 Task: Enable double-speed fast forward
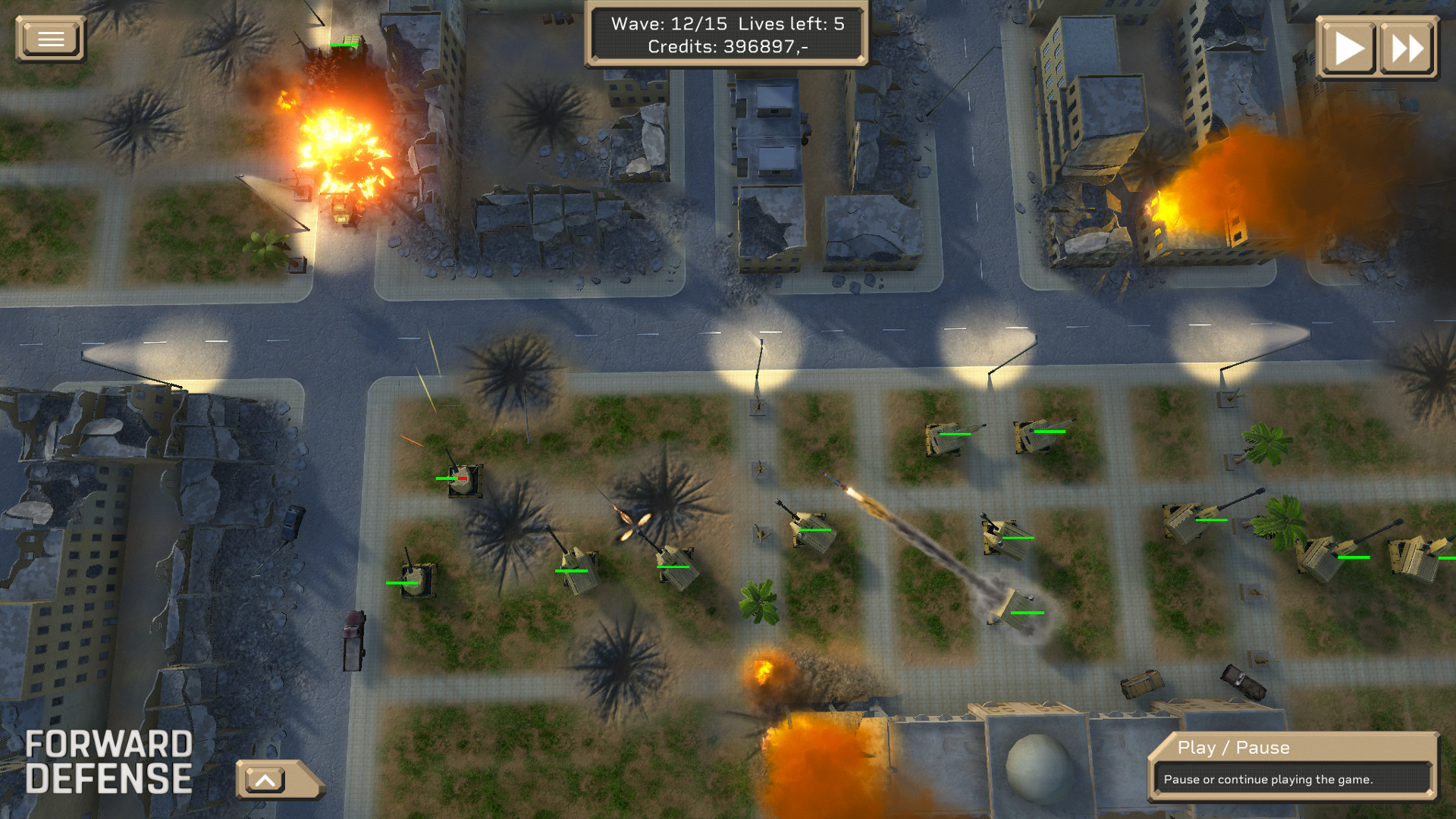coord(1407,48)
